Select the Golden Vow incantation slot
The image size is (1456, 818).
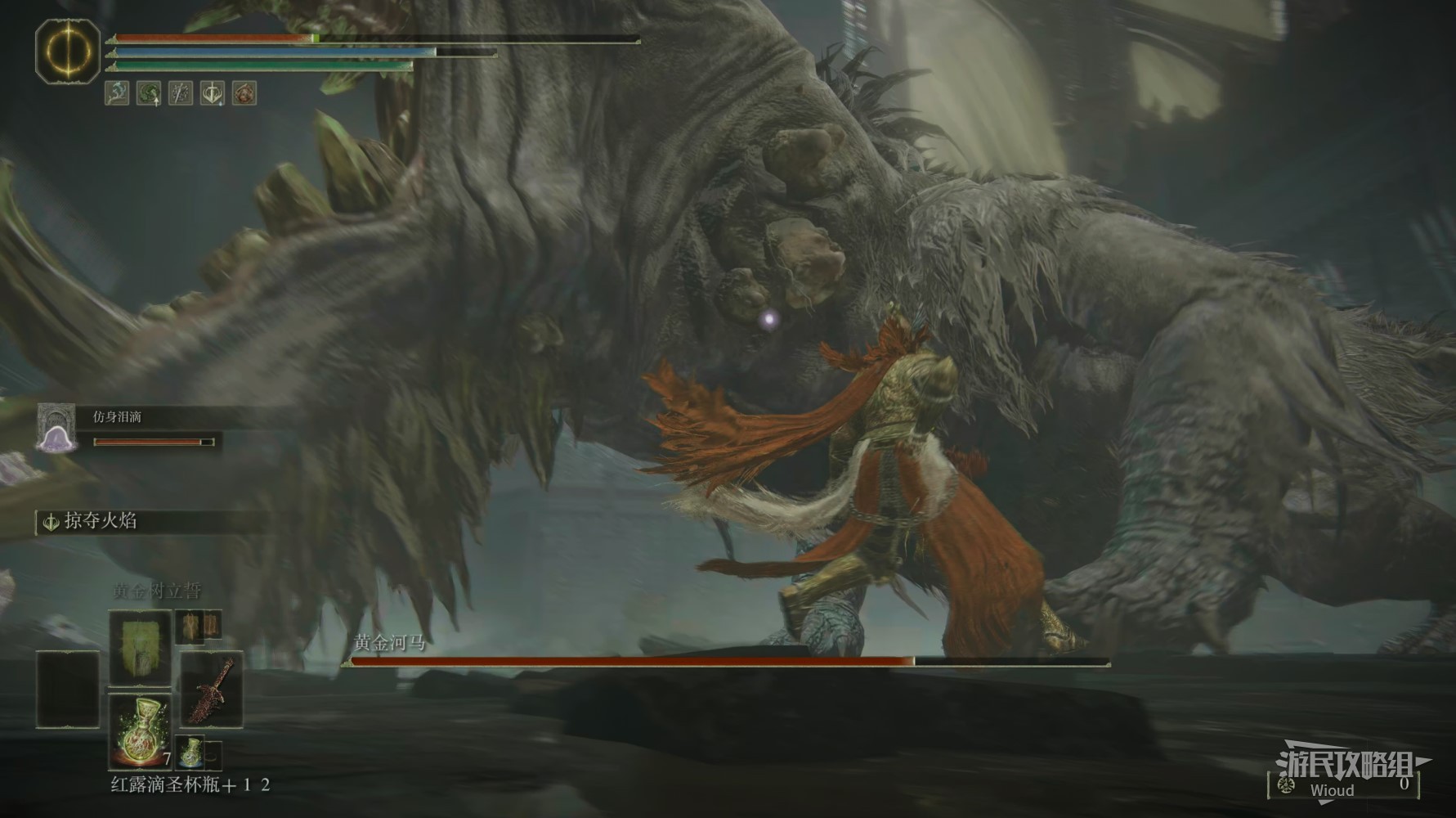point(140,646)
